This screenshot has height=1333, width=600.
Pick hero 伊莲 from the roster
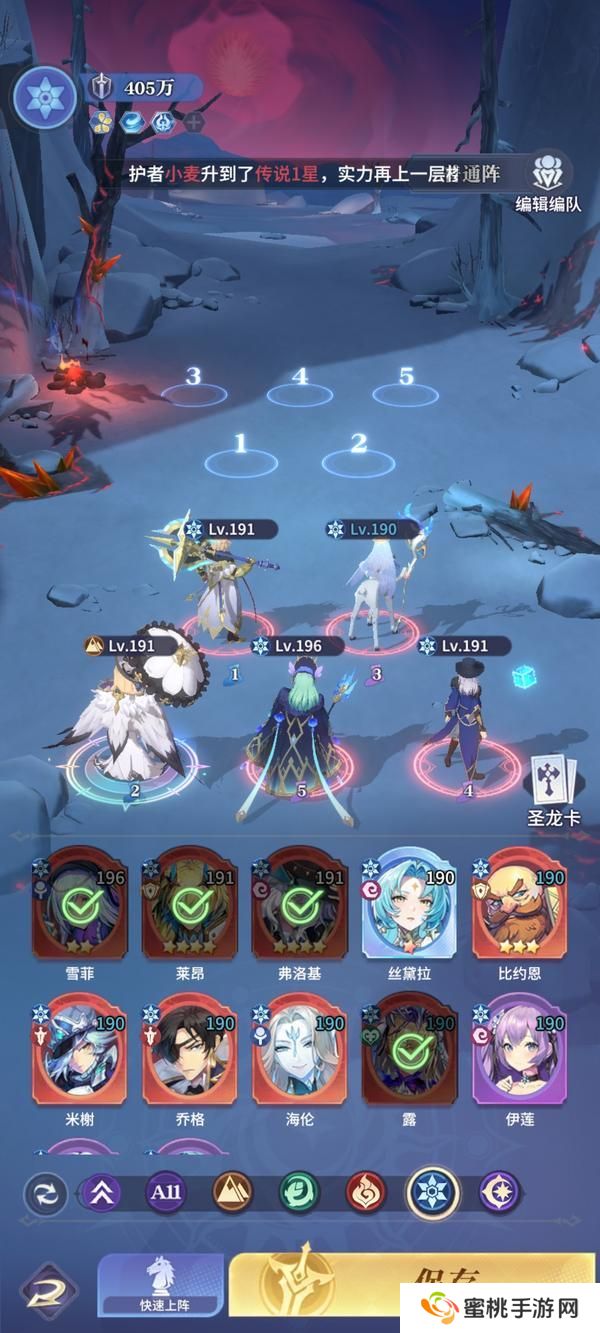(518, 1052)
